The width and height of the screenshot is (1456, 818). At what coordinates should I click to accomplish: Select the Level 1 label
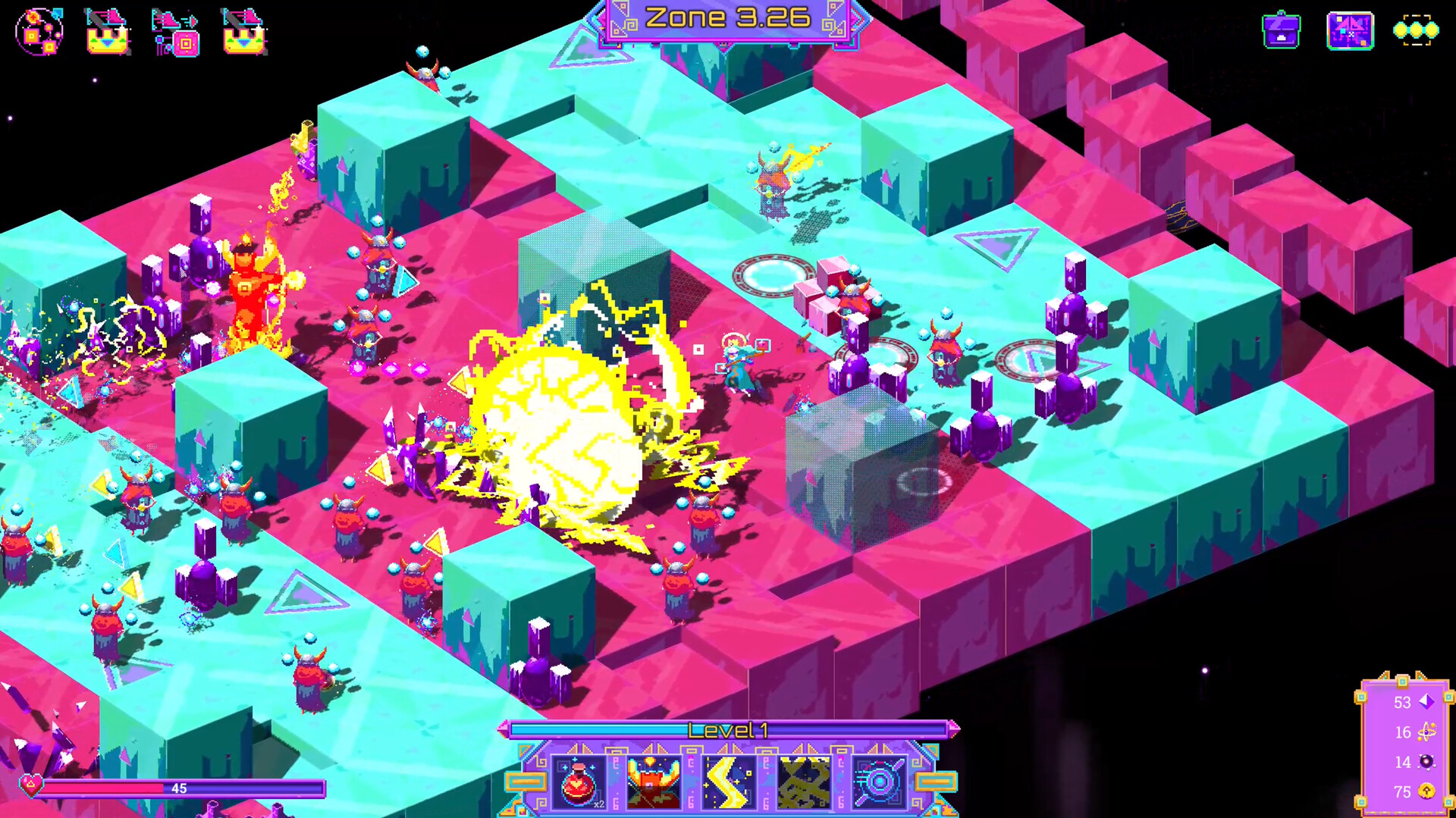coord(728,730)
